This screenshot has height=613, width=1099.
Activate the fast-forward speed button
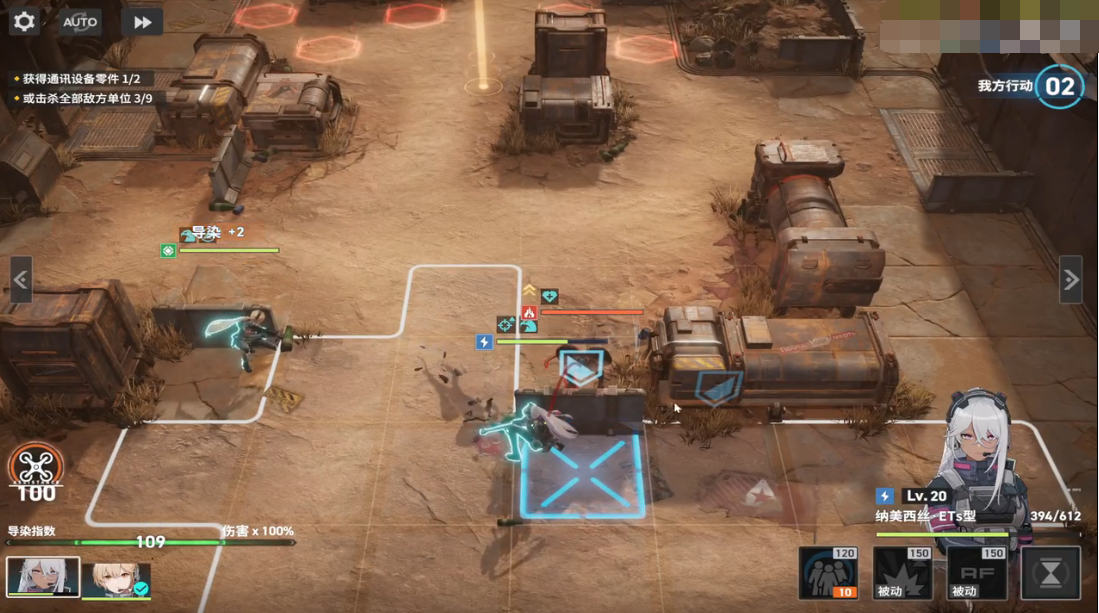coord(142,21)
